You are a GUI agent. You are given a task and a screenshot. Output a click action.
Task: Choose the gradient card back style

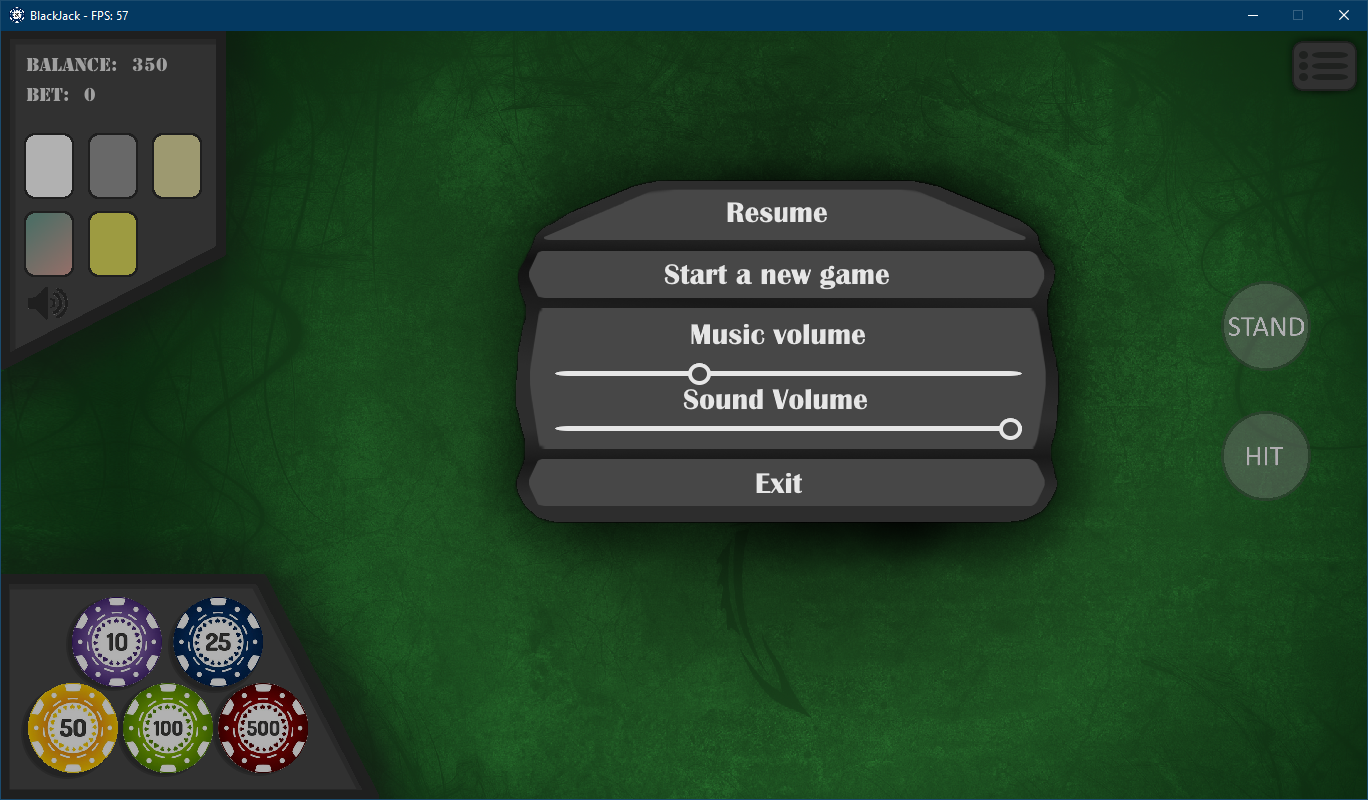(48, 243)
